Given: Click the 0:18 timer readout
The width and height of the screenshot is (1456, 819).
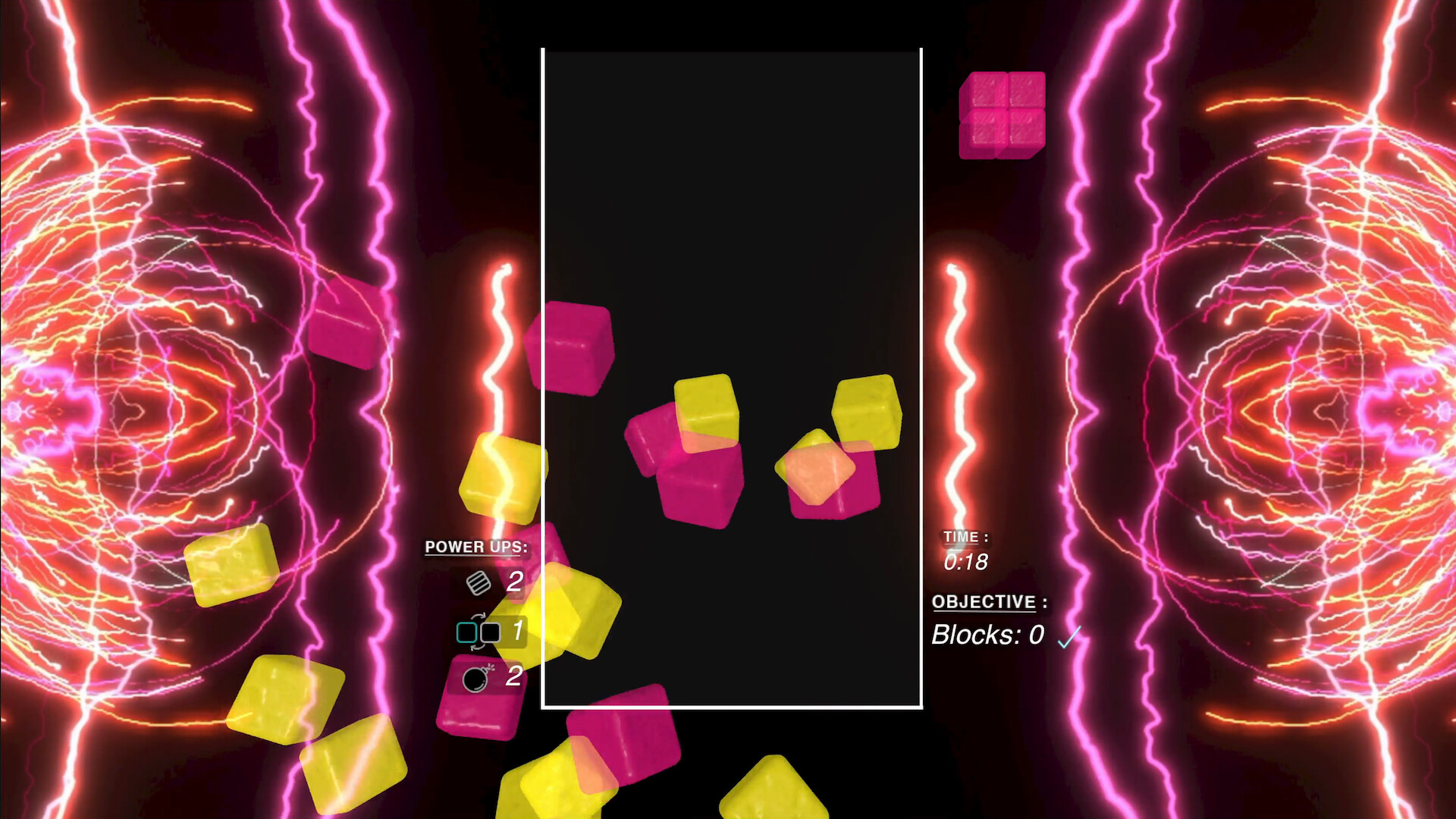Looking at the screenshot, I should [x=966, y=561].
